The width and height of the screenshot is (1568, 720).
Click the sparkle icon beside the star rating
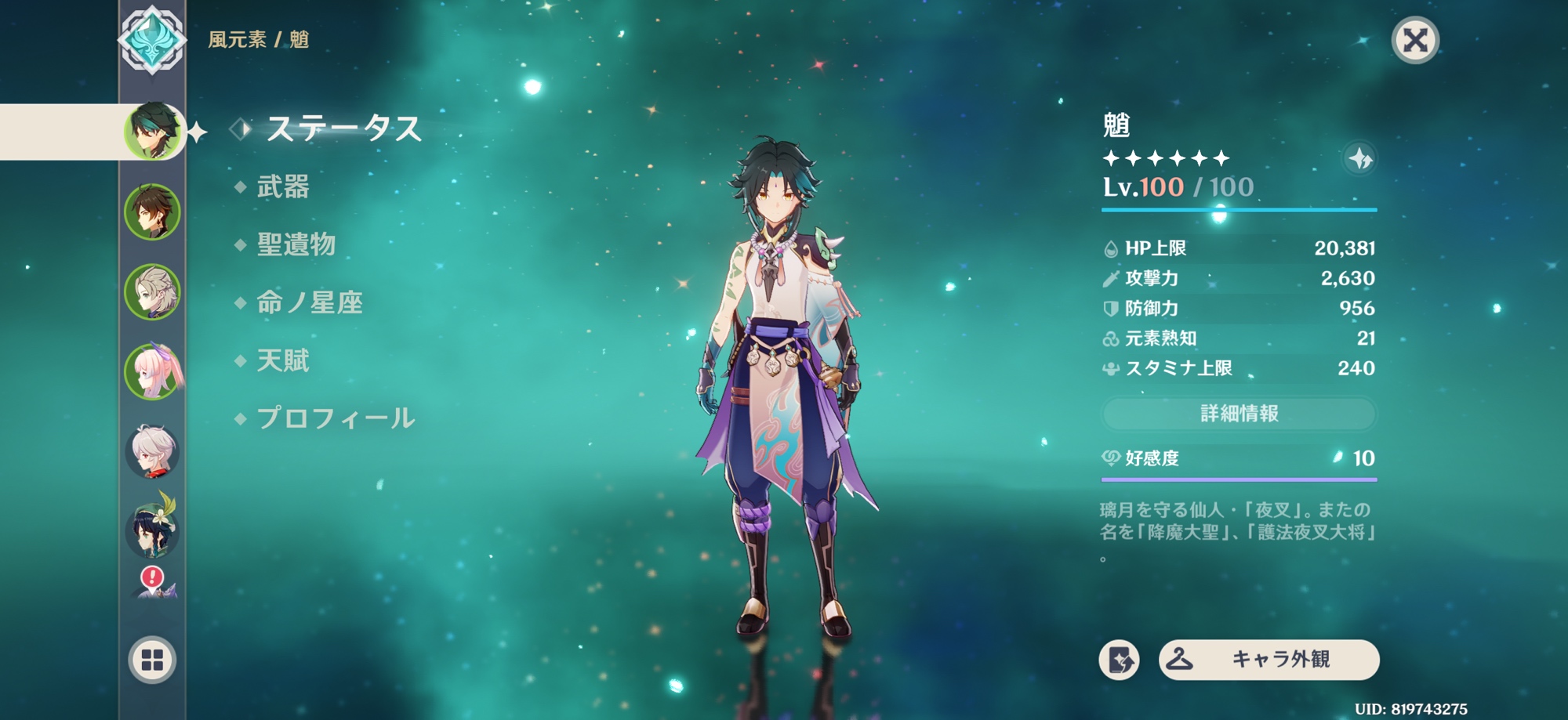tap(1360, 159)
